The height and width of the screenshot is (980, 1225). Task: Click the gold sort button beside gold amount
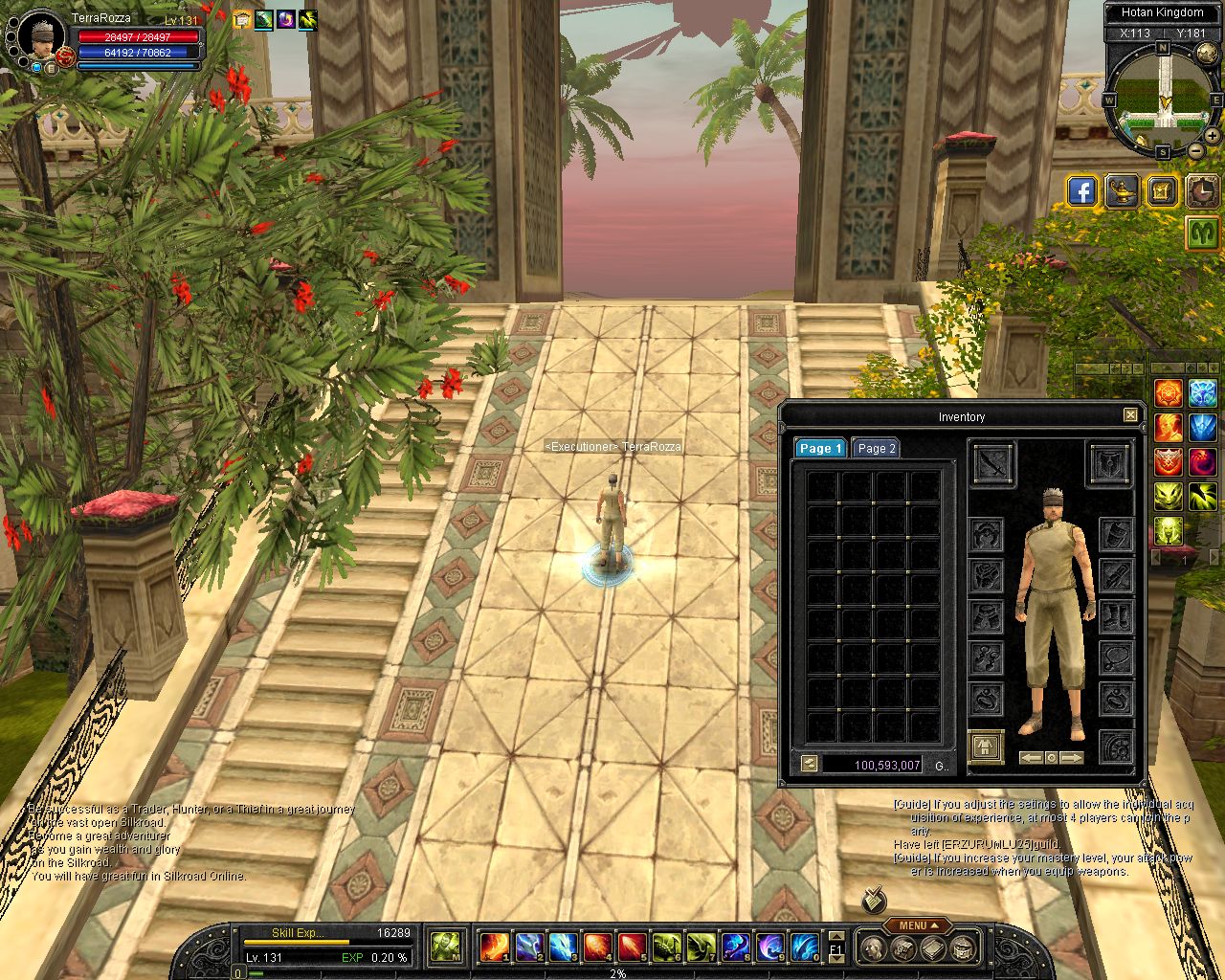click(810, 764)
